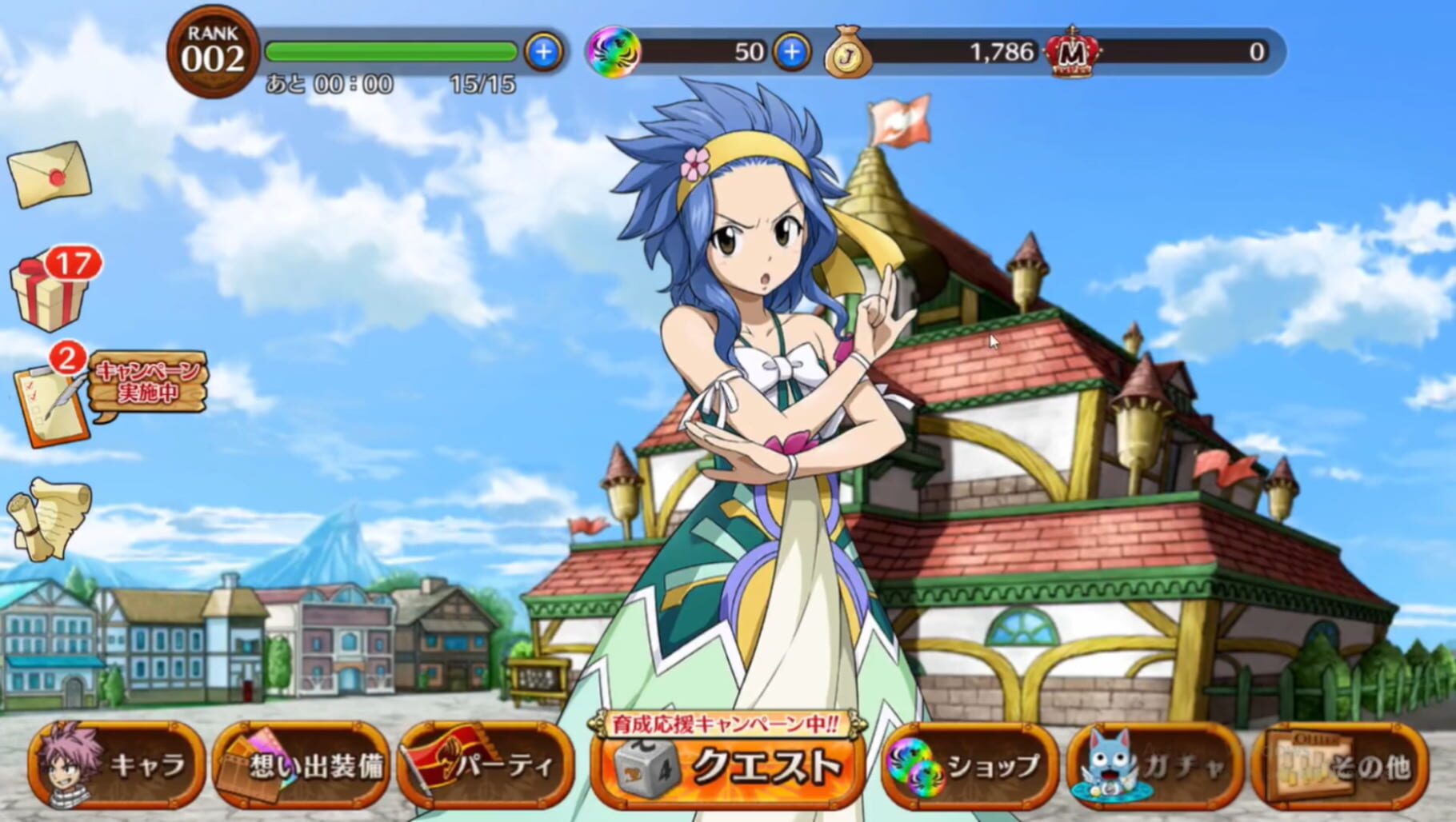Add rainbow gems with the plus button
Viewport: 1456px width, 822px height.
point(791,52)
